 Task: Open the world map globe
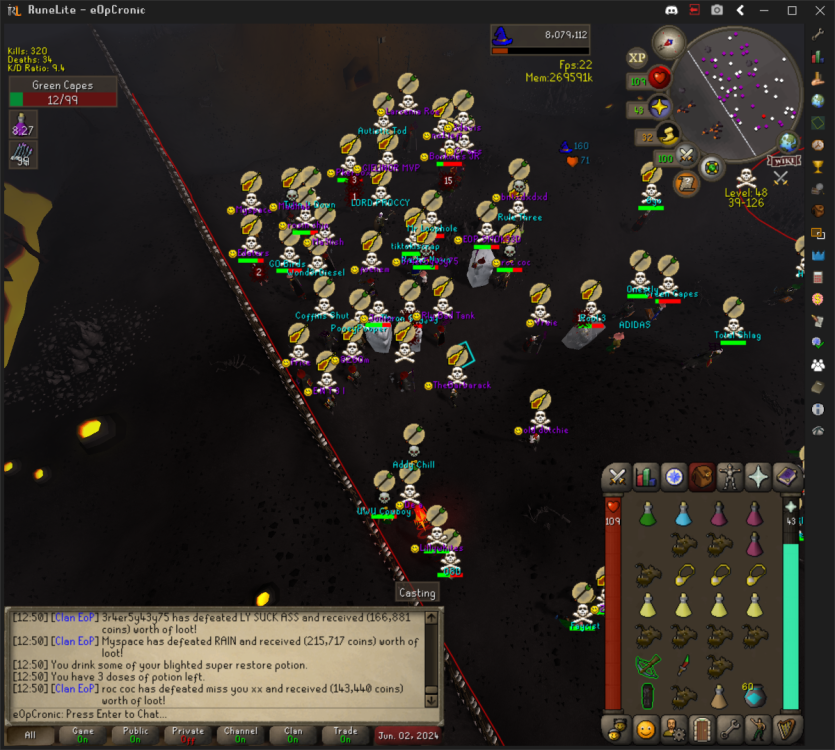(789, 142)
